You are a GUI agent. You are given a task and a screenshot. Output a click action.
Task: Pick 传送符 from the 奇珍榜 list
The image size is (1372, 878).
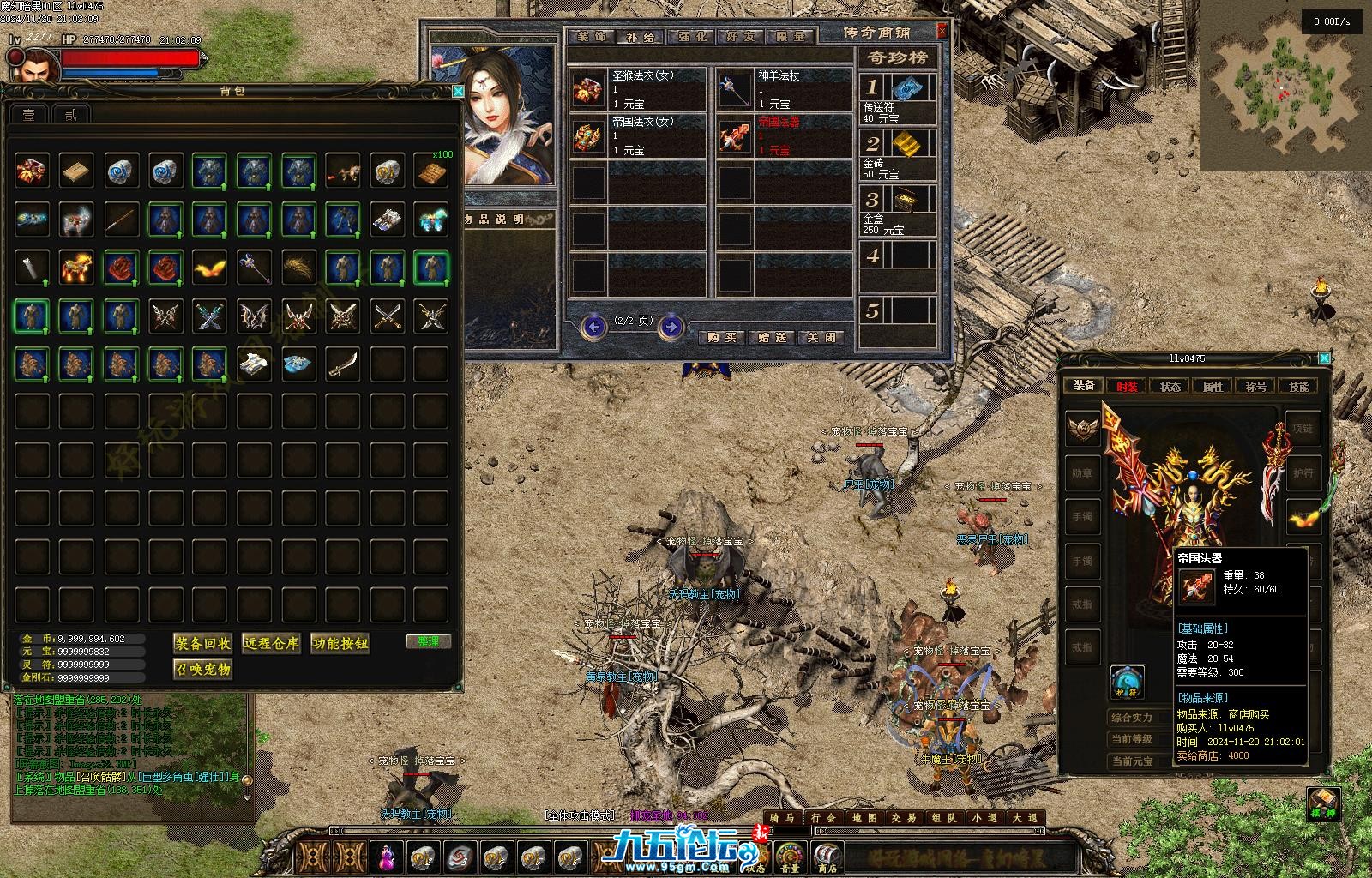[x=897, y=99]
